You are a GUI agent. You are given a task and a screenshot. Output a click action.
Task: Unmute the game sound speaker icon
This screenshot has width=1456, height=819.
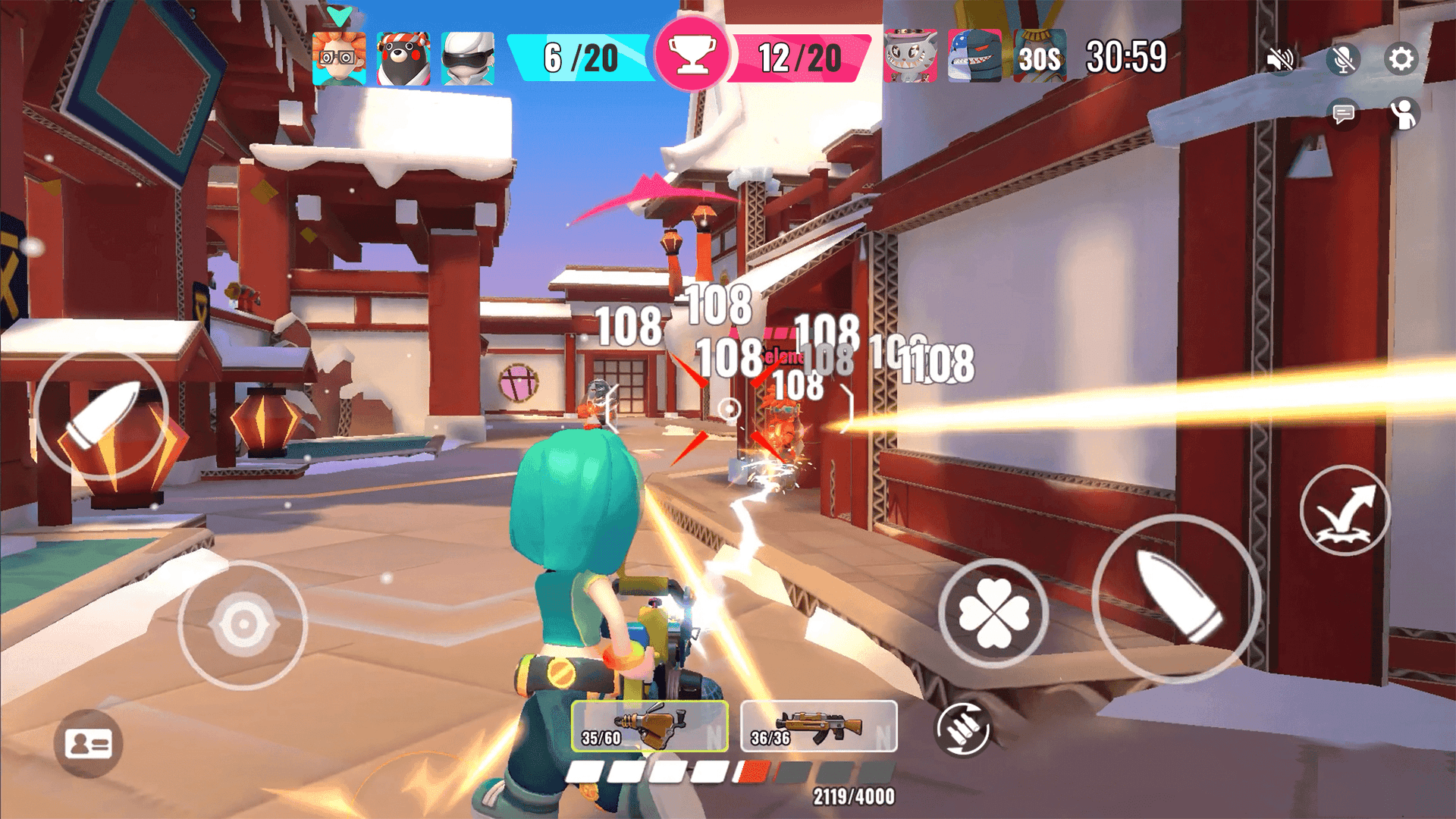1280,57
